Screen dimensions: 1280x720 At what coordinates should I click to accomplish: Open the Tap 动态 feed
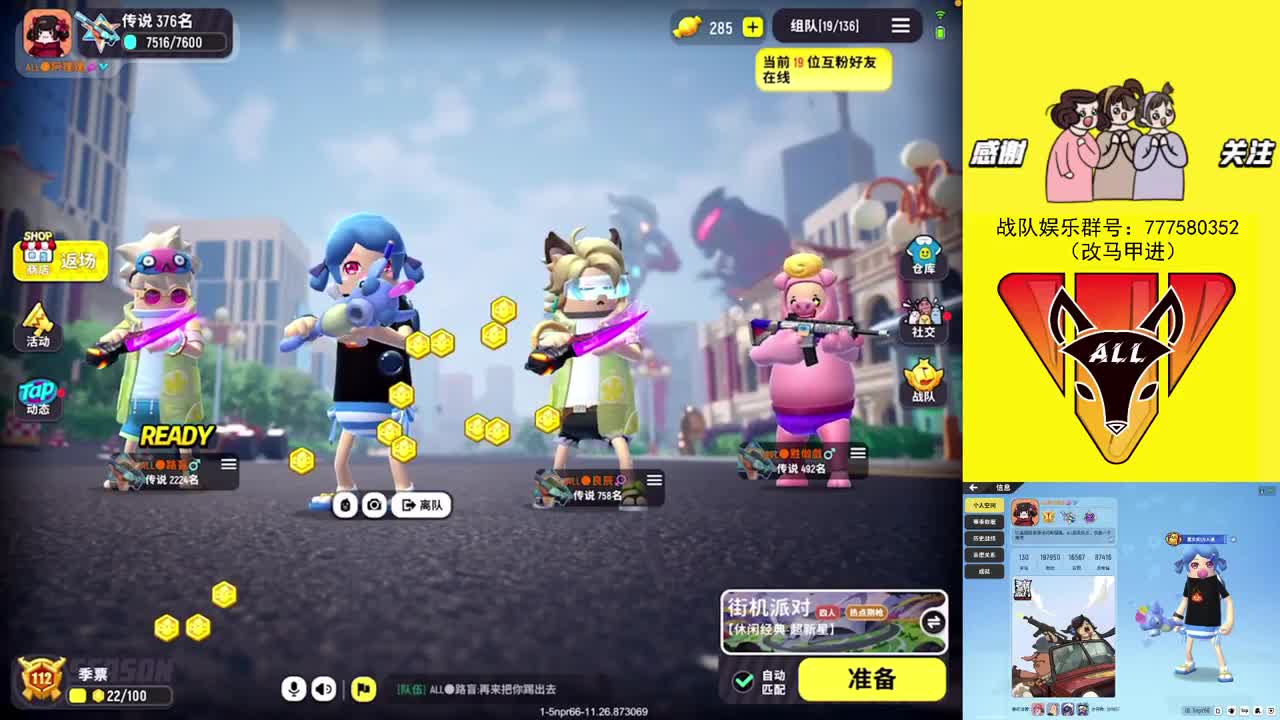coord(38,395)
